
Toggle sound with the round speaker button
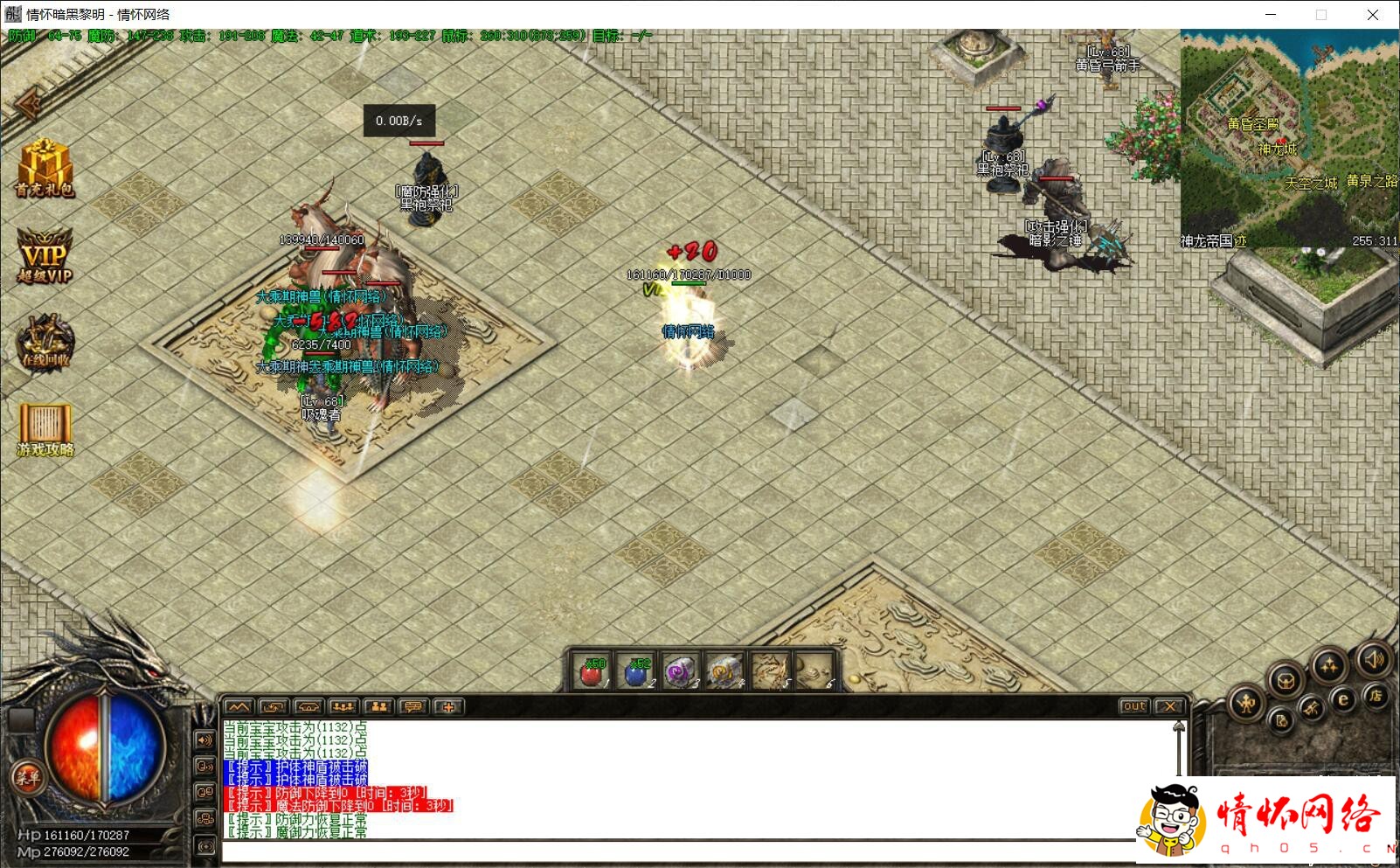tap(1373, 660)
